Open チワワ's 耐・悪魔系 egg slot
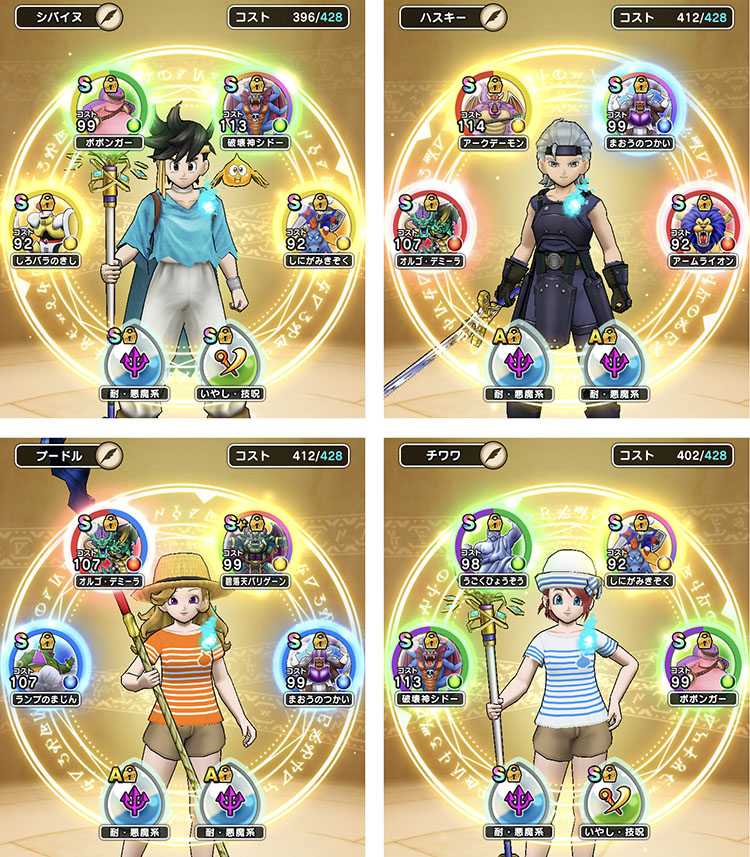The height and width of the screenshot is (857, 750). (520, 795)
